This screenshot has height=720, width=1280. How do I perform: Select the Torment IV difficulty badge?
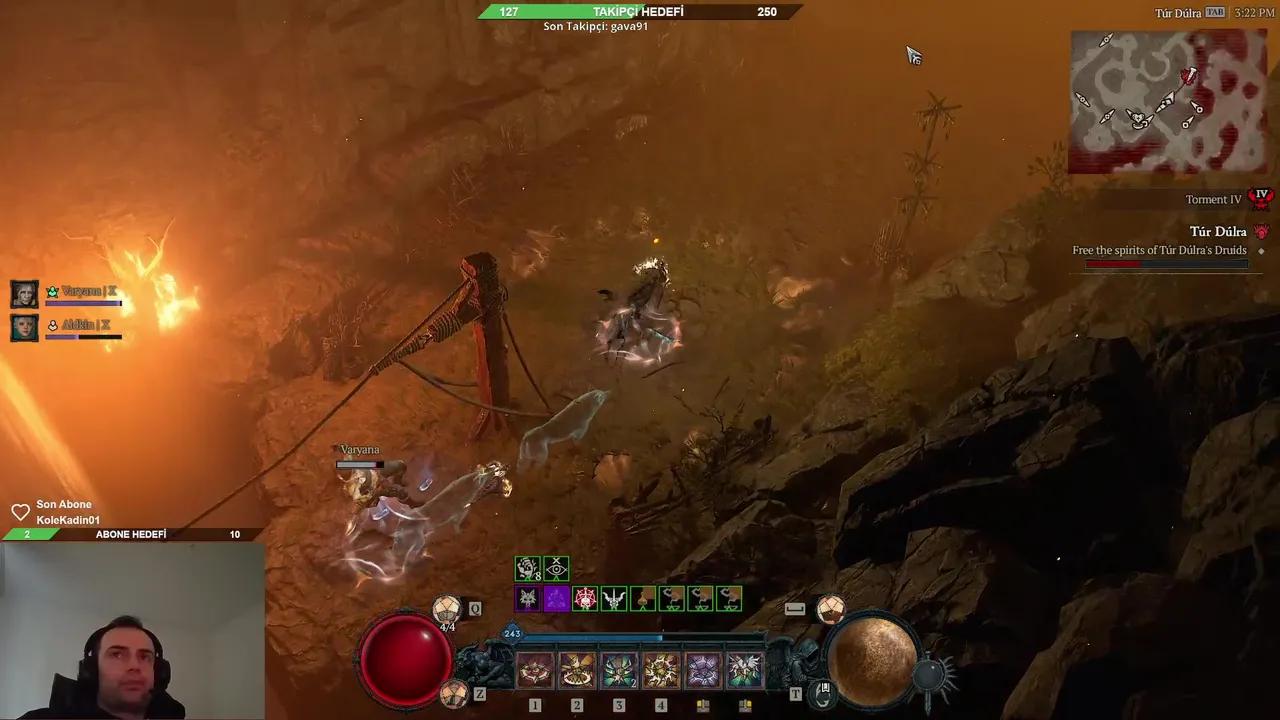pos(1261,198)
